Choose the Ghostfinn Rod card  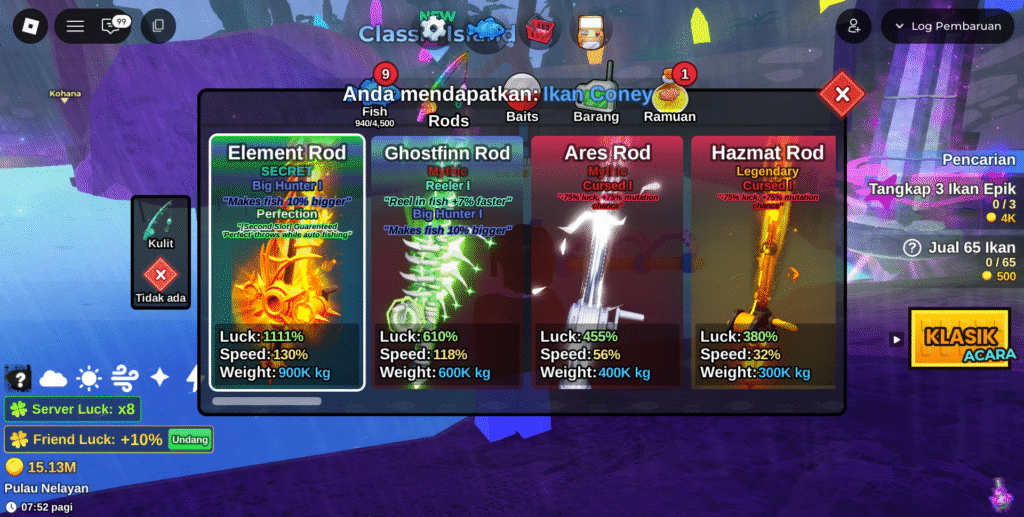click(x=447, y=262)
